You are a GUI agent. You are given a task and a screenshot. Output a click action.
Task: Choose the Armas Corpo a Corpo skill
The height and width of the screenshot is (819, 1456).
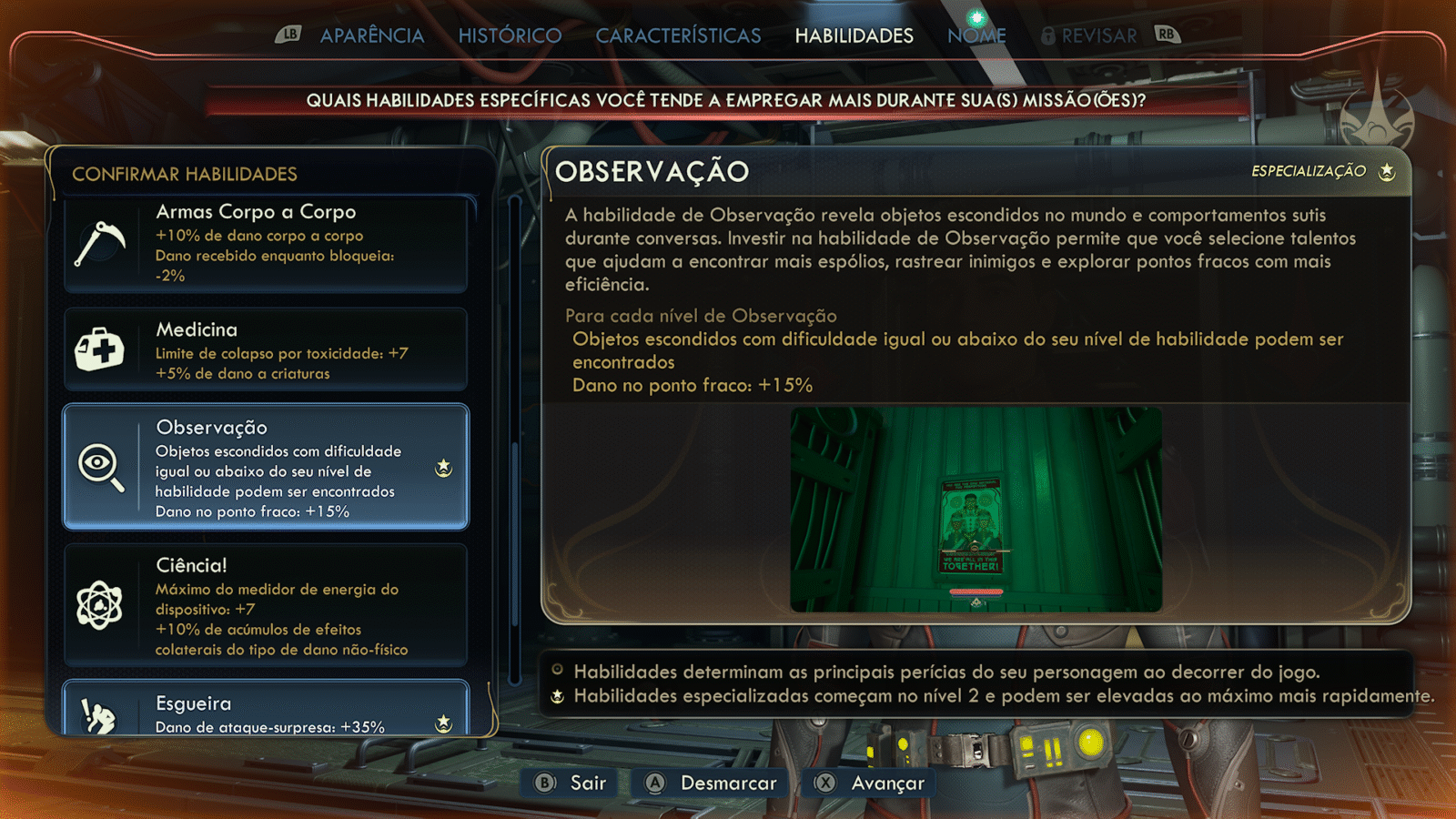[265, 244]
